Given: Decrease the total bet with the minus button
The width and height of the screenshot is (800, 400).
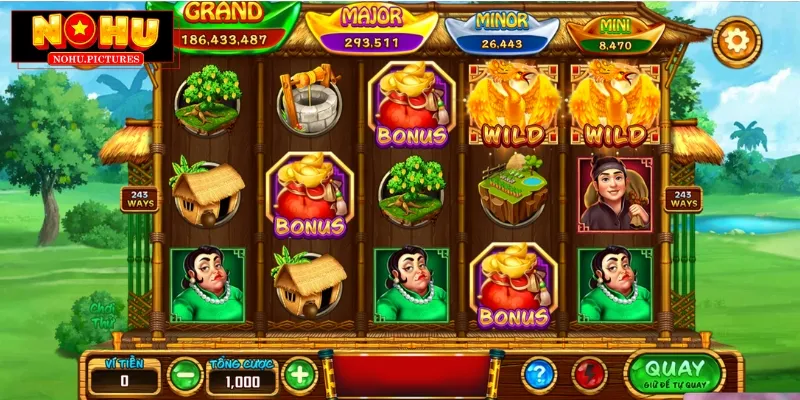Looking at the screenshot, I should 182,375.
